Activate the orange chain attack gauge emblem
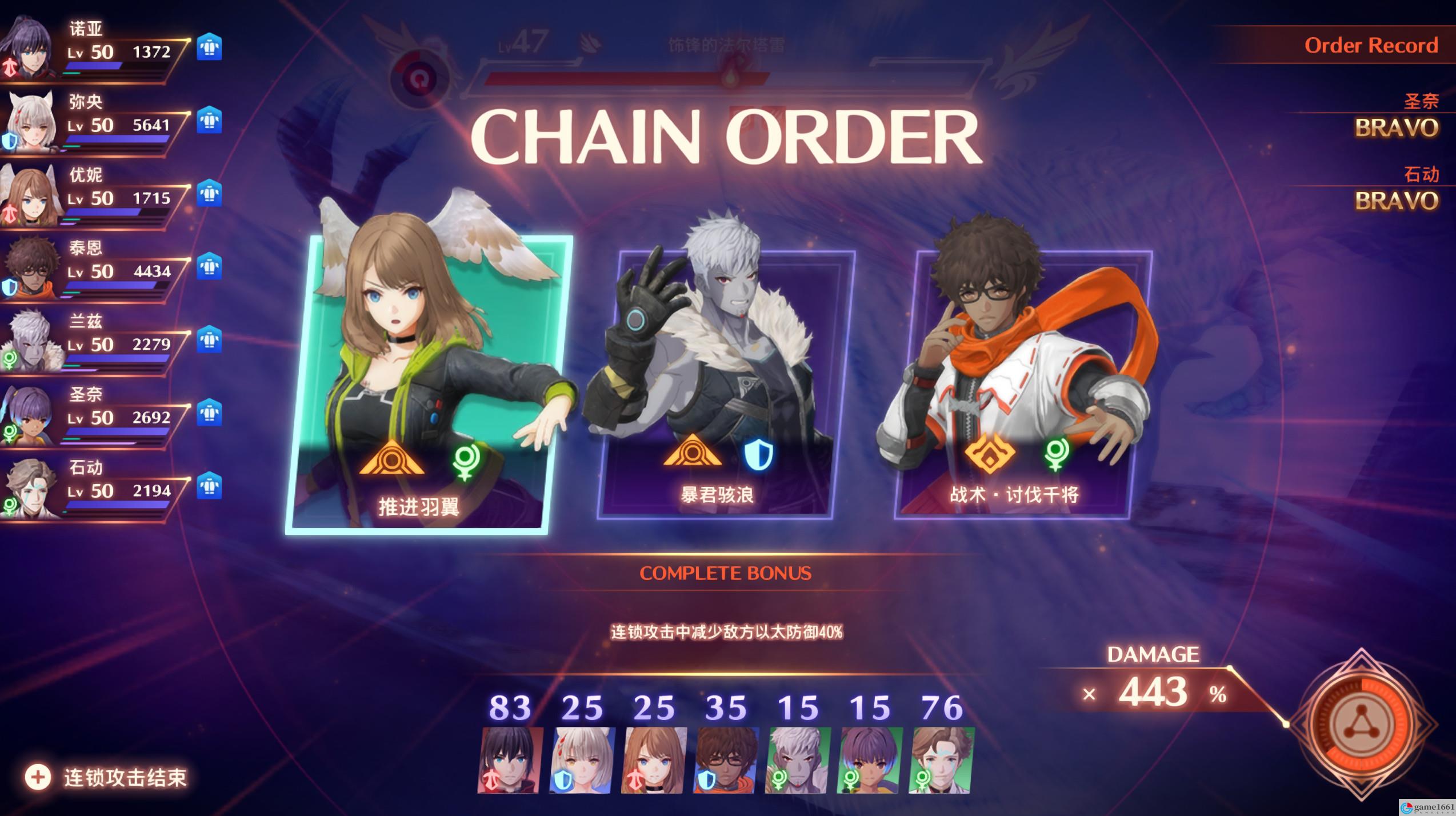The width and height of the screenshot is (1456, 816). [1361, 725]
